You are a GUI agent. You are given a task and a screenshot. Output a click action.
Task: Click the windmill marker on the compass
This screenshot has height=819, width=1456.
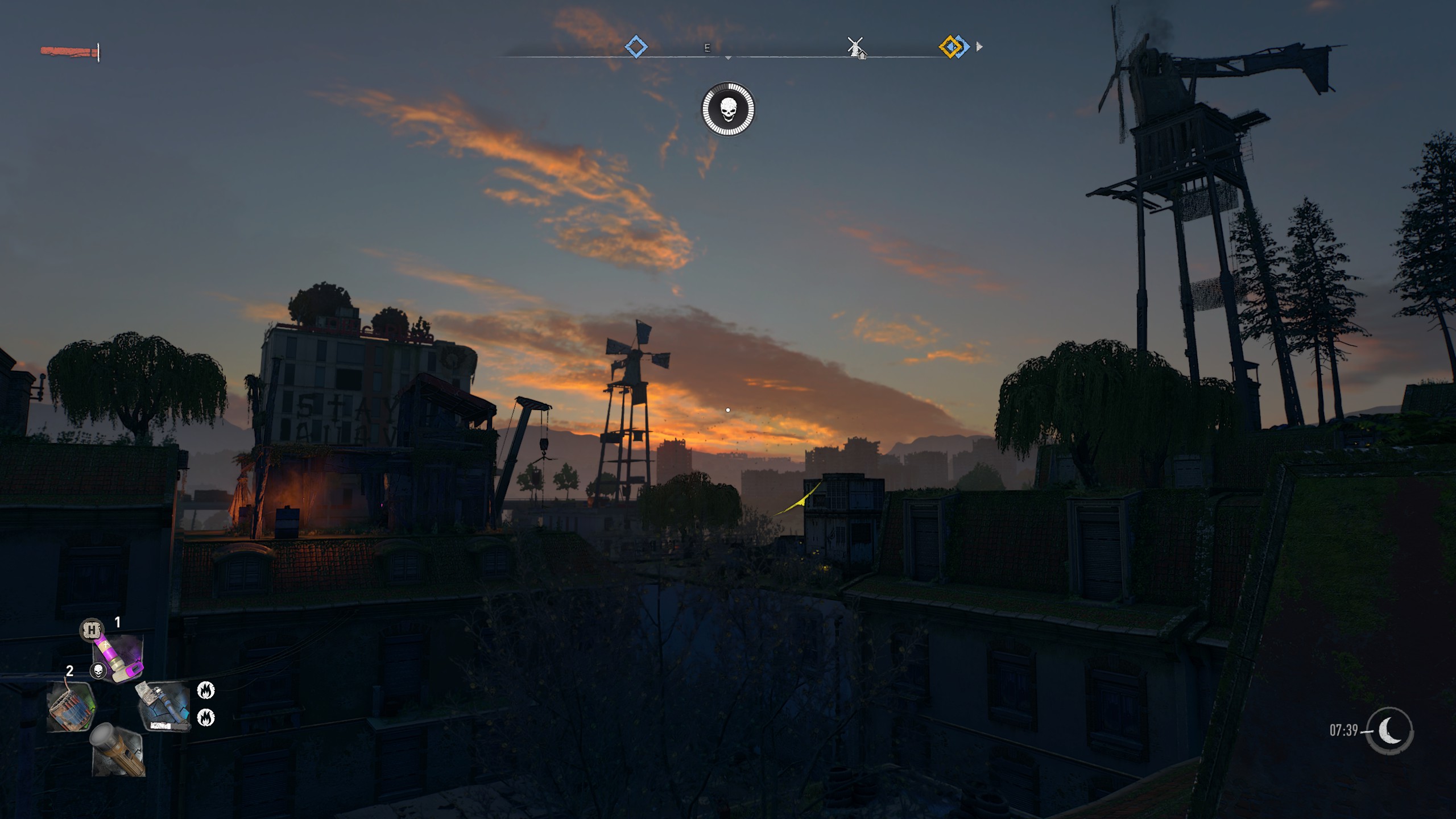coord(856,48)
